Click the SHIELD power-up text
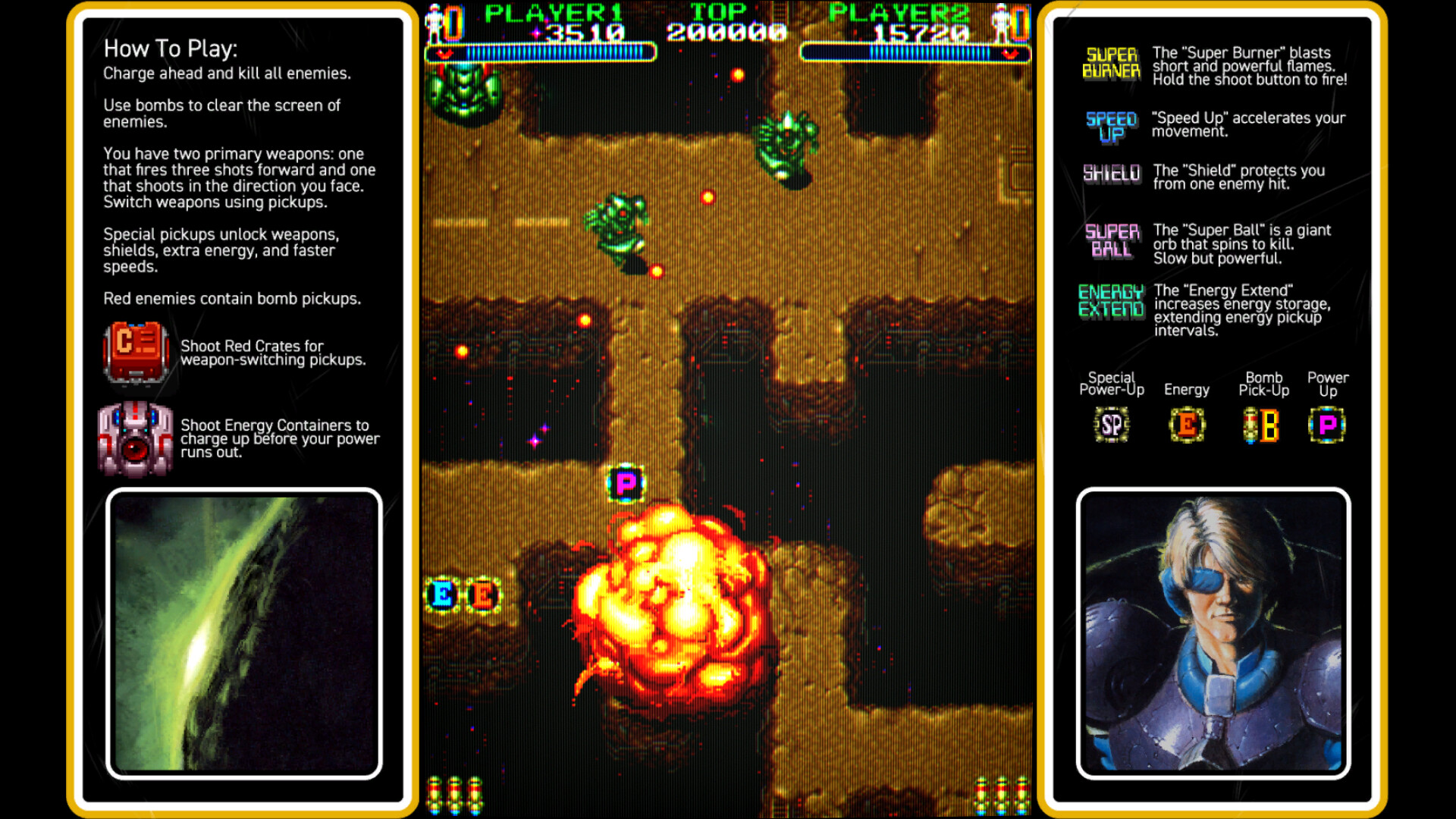Screen dimensions: 1456x819 [x=1111, y=173]
